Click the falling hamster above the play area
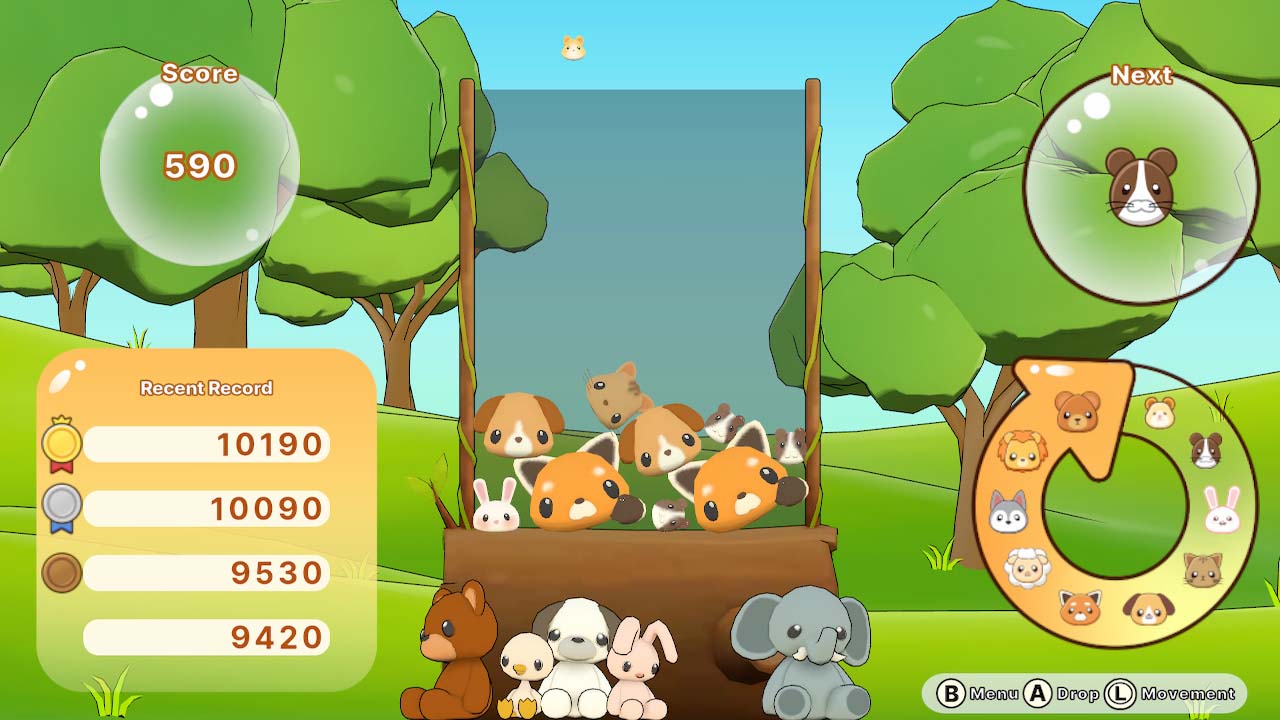1280x720 pixels. pyautogui.click(x=572, y=47)
